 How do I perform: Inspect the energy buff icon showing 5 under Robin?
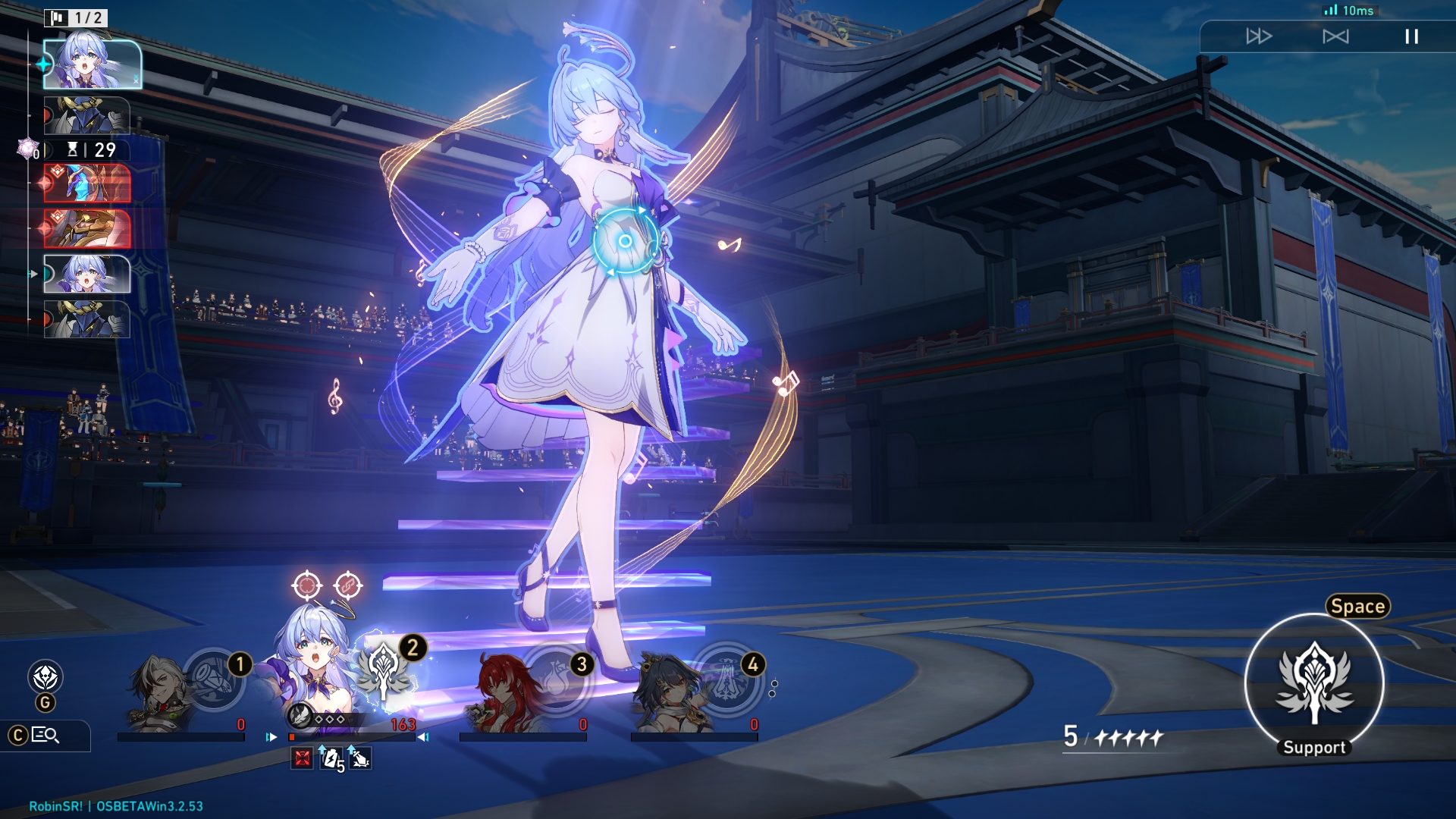coord(332,758)
